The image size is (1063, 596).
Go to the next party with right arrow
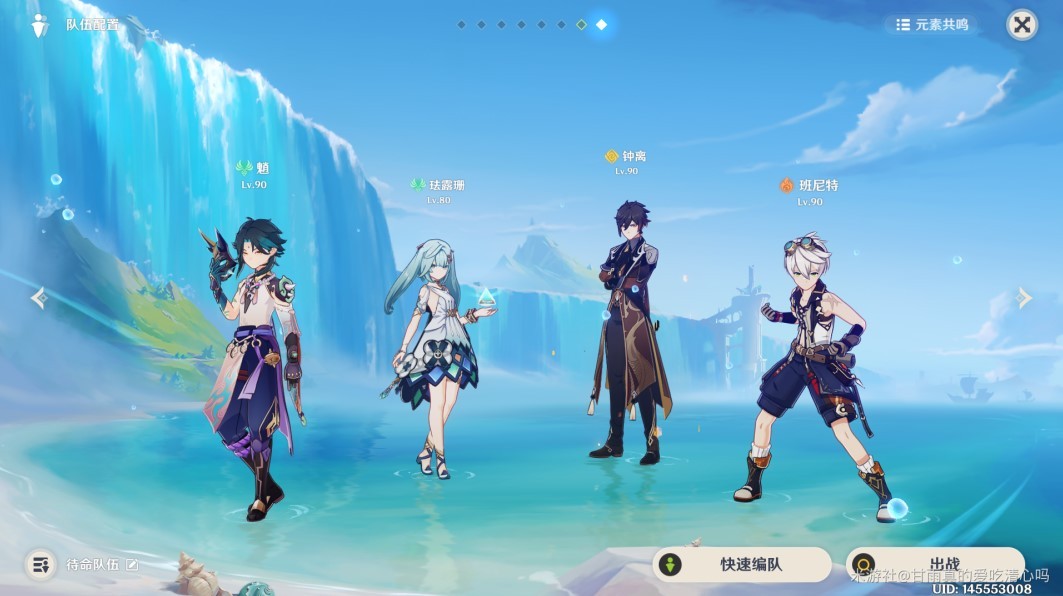1024,298
